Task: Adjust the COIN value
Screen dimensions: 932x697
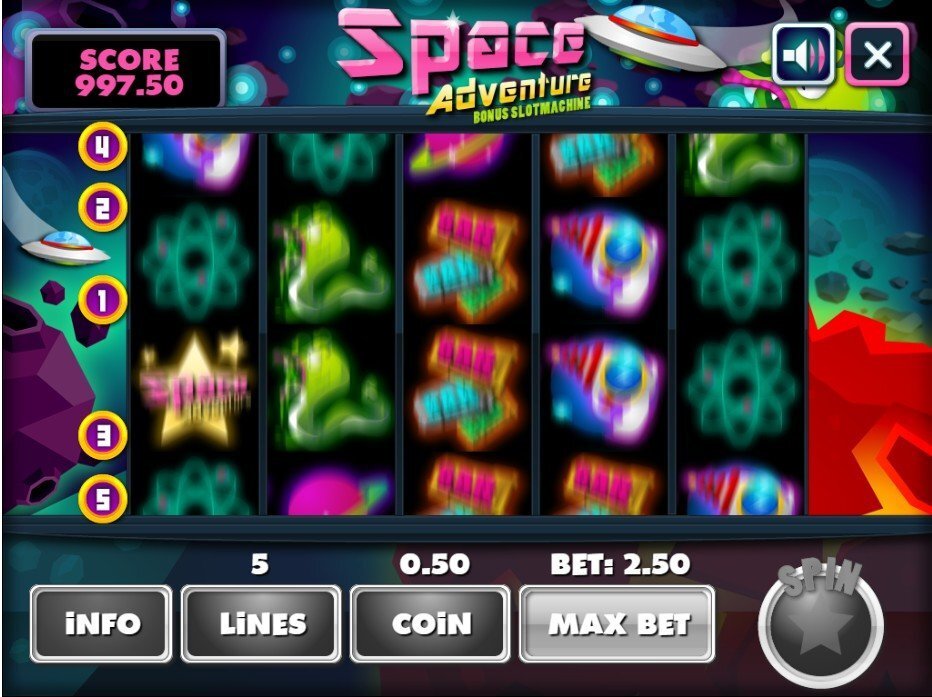Action: coord(430,625)
